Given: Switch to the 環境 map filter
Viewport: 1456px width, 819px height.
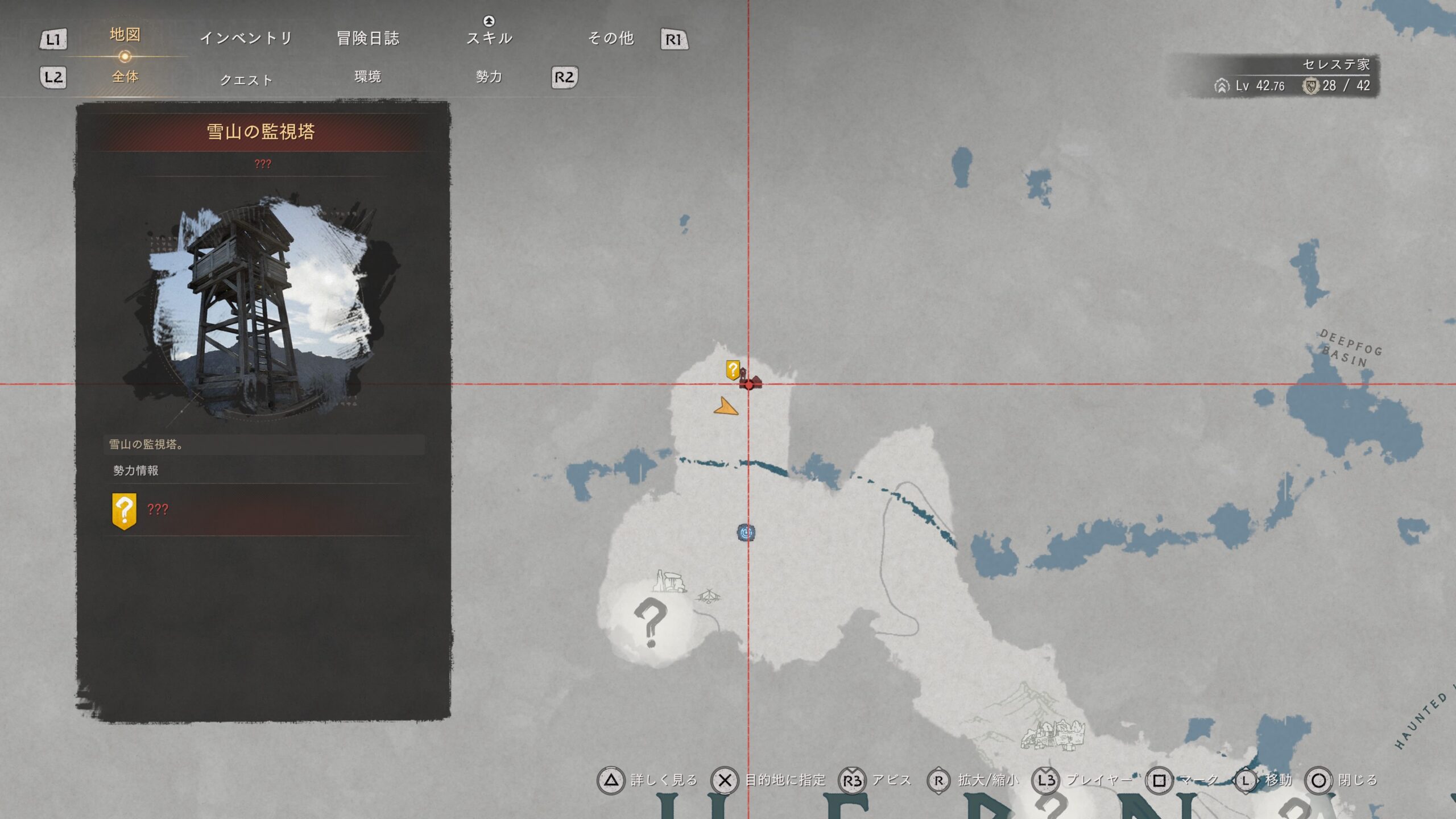Looking at the screenshot, I should coord(367,77).
